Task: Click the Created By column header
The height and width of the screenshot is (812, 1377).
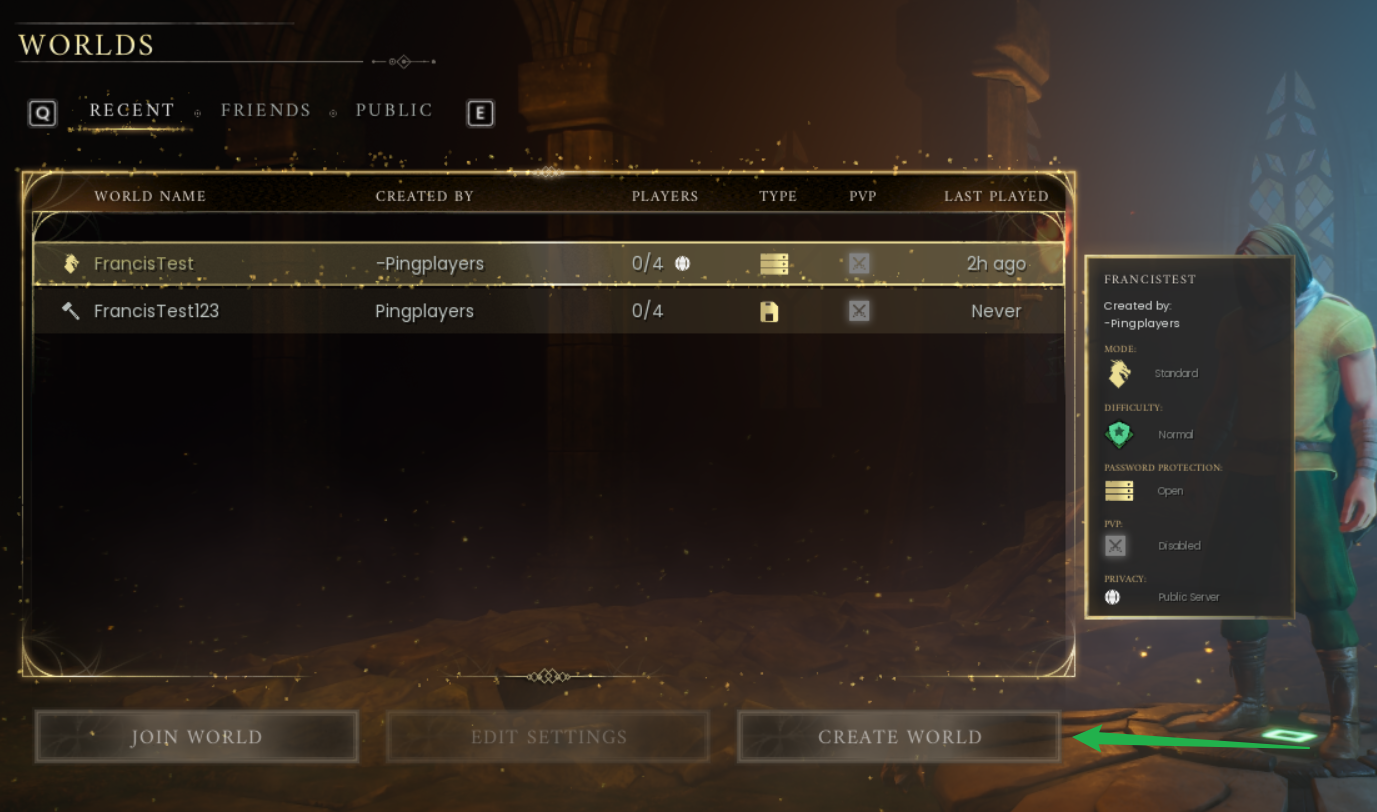Action: pyautogui.click(x=424, y=196)
